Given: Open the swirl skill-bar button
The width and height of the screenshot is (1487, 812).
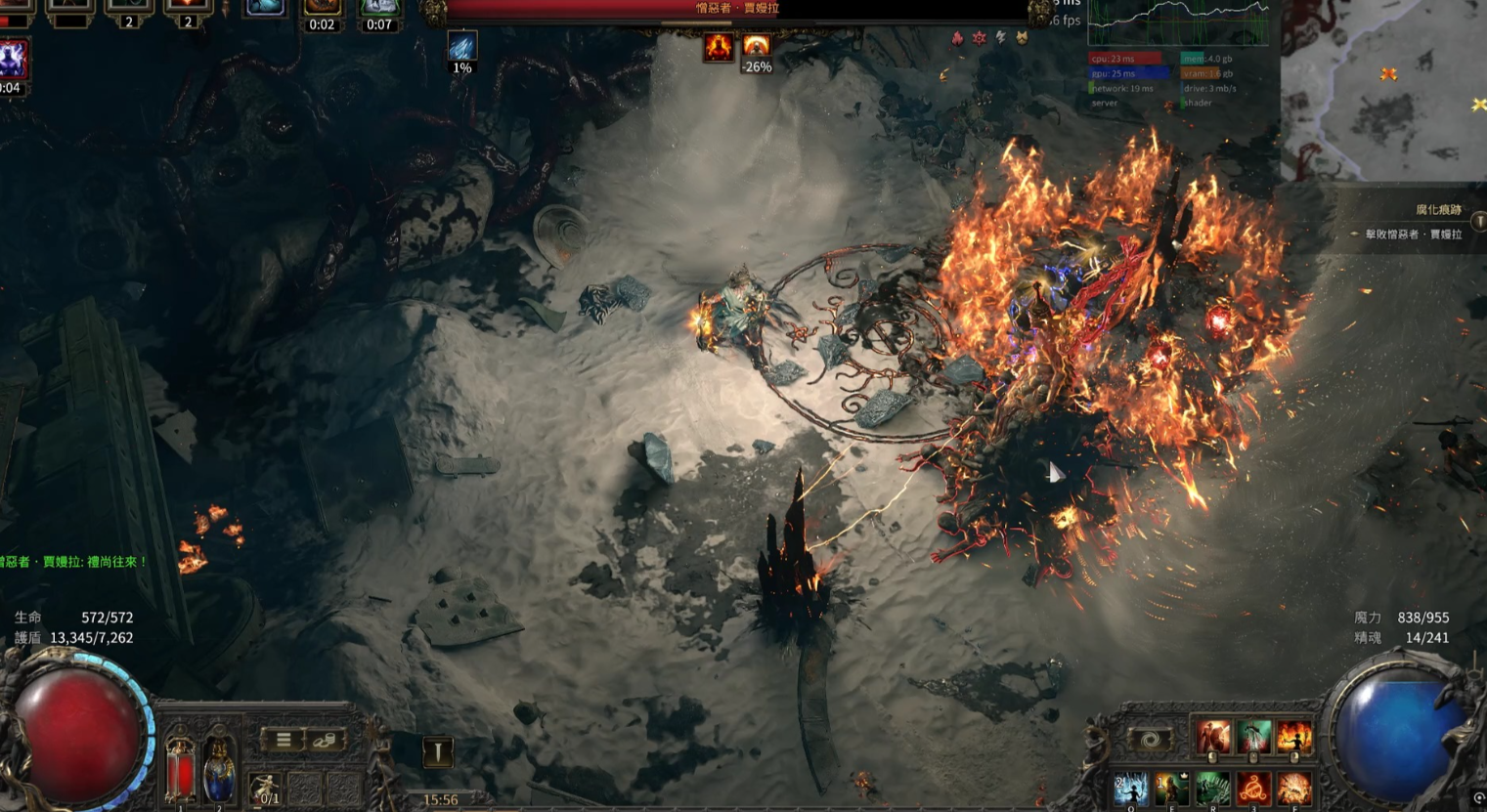Looking at the screenshot, I should tap(1150, 740).
